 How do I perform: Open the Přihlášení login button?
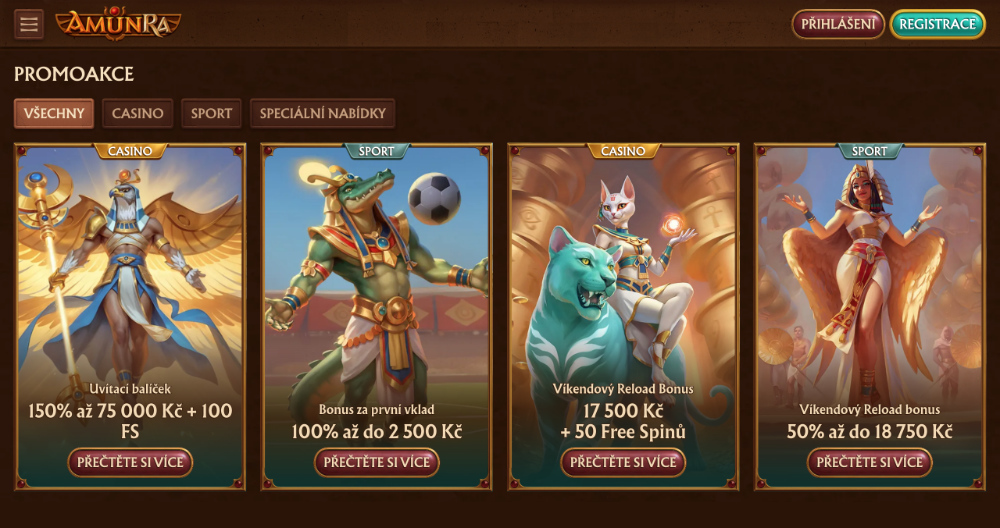838,24
